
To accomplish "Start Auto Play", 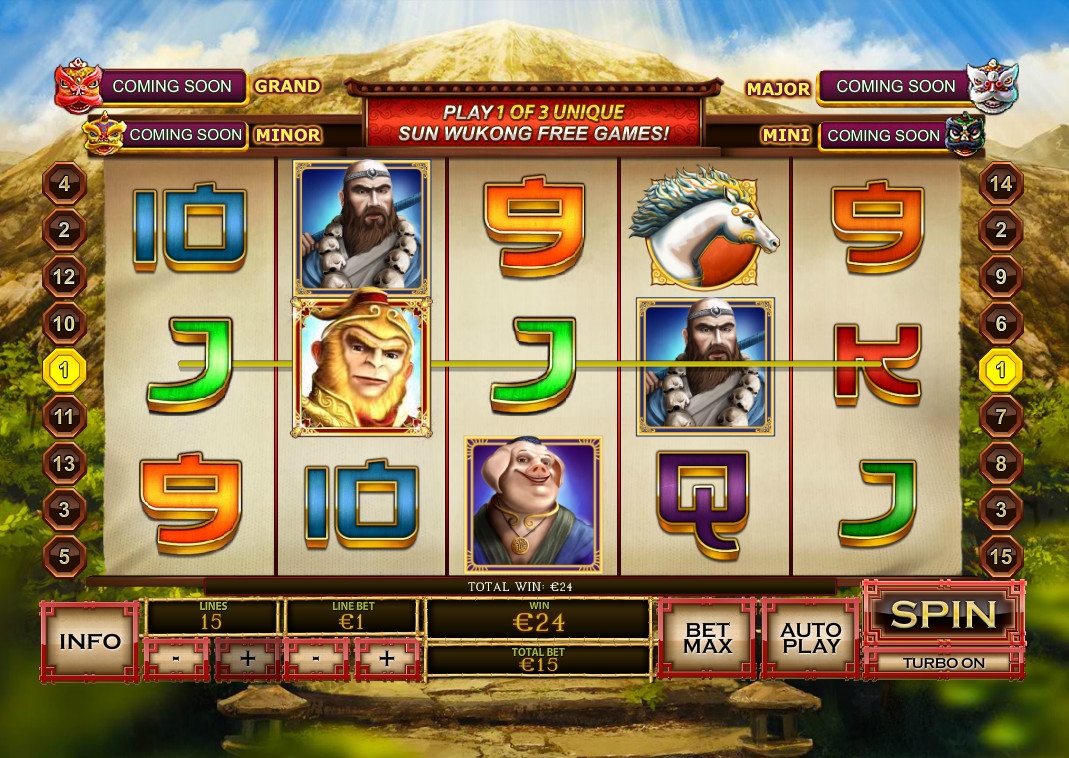I will pos(810,639).
